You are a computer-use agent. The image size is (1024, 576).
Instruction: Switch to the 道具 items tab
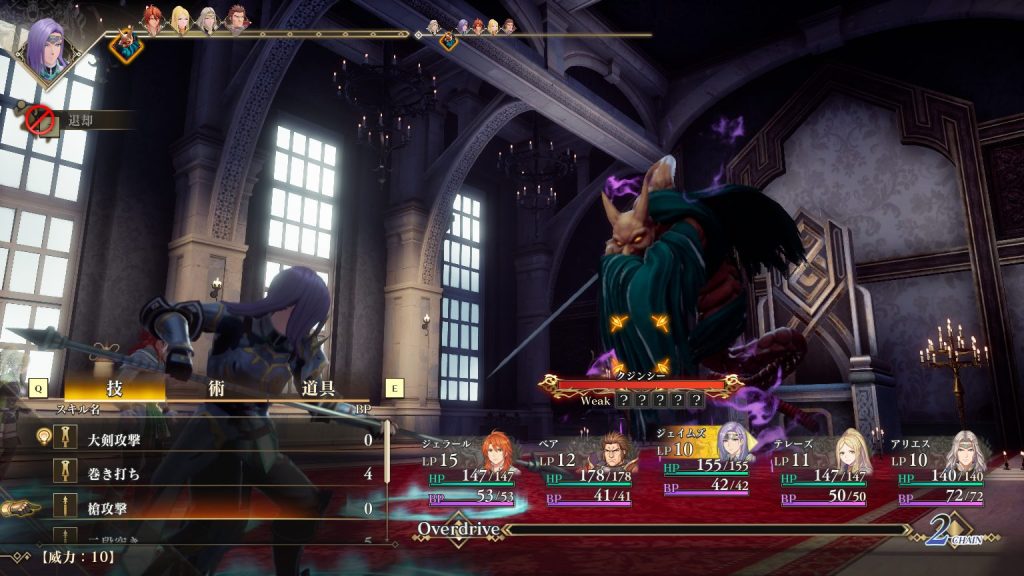pos(319,388)
